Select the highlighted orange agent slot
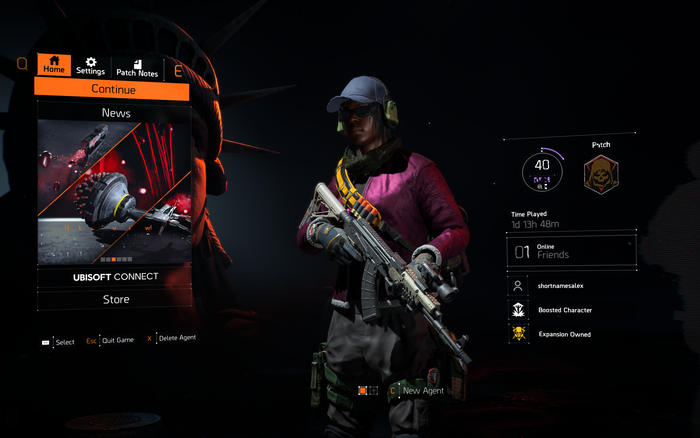Image resolution: width=700 pixels, height=438 pixels. pyautogui.click(x=363, y=390)
